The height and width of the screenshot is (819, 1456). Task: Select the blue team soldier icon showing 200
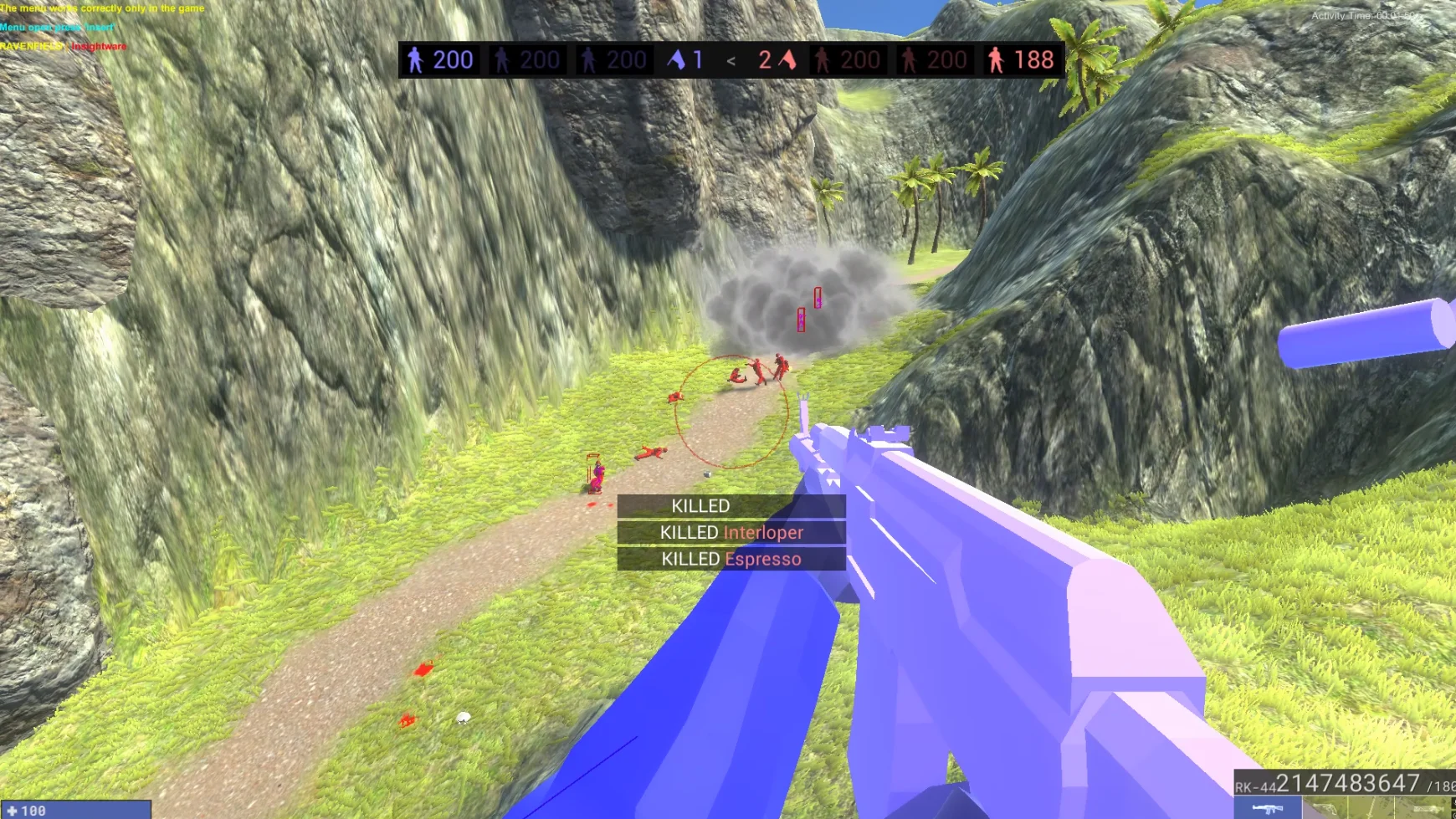[x=416, y=59]
